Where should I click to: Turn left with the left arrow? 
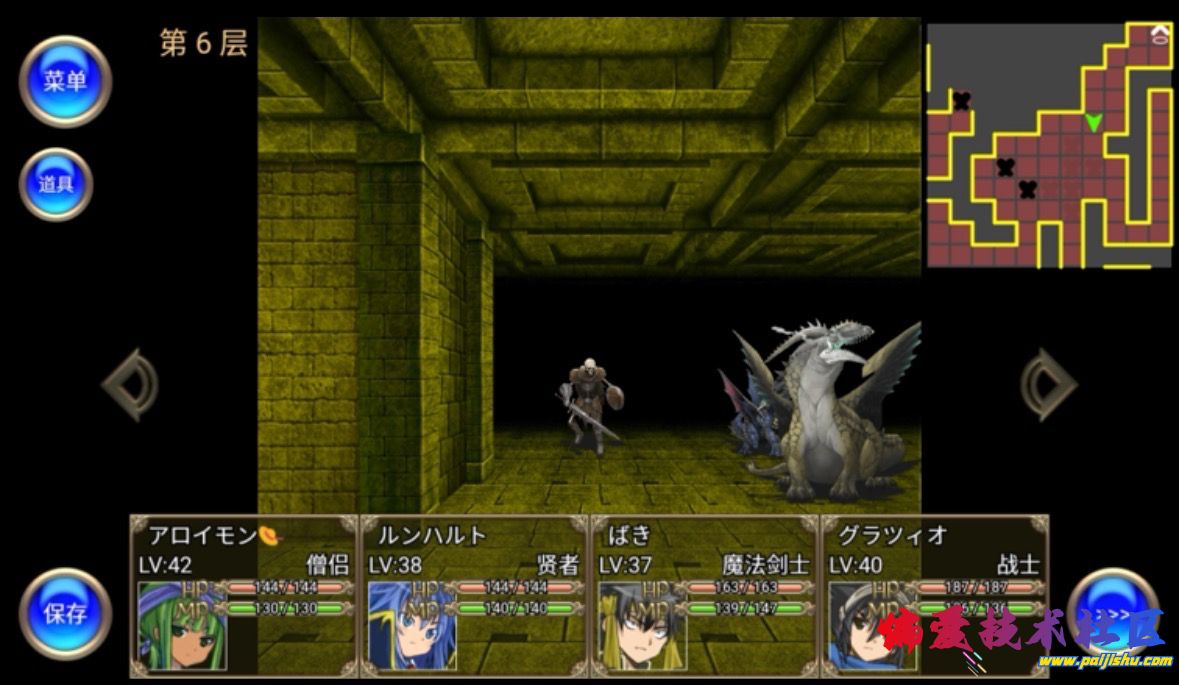[x=130, y=384]
